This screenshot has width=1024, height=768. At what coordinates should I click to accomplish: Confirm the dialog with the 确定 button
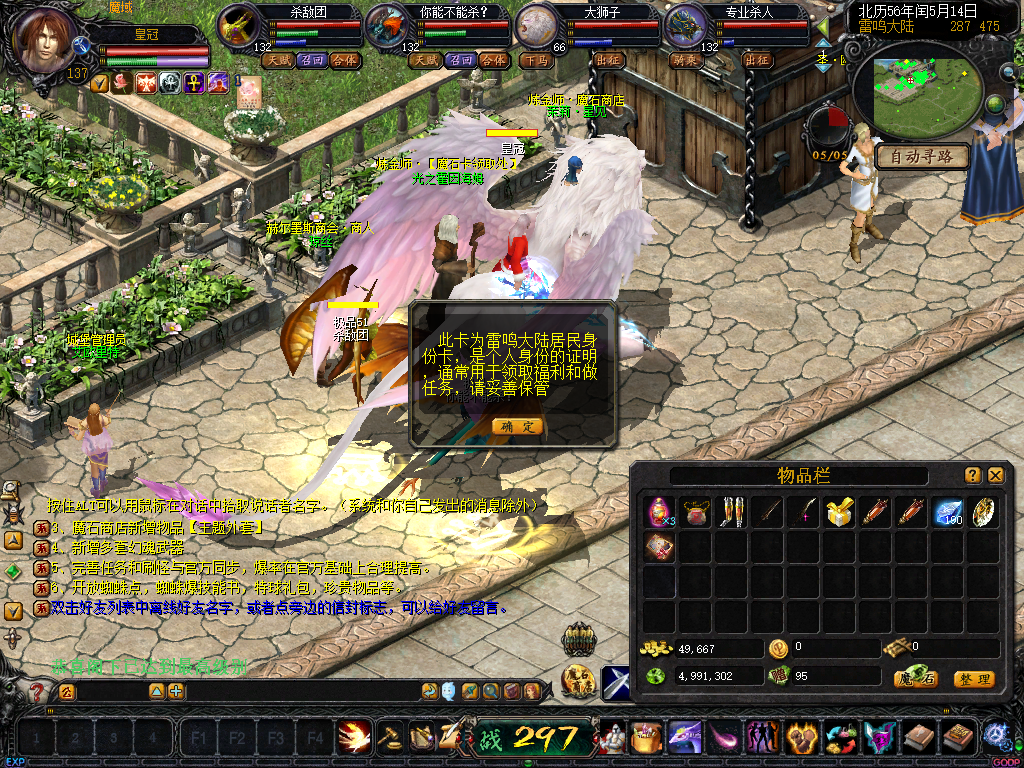518,426
